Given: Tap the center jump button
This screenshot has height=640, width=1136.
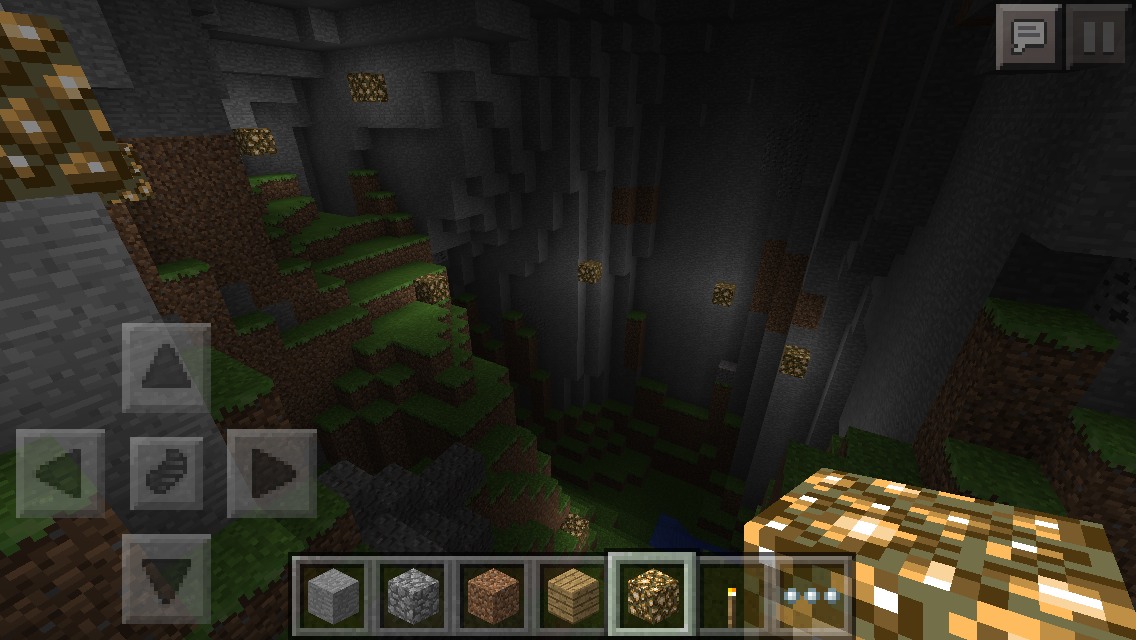Looking at the screenshot, I should [166, 473].
